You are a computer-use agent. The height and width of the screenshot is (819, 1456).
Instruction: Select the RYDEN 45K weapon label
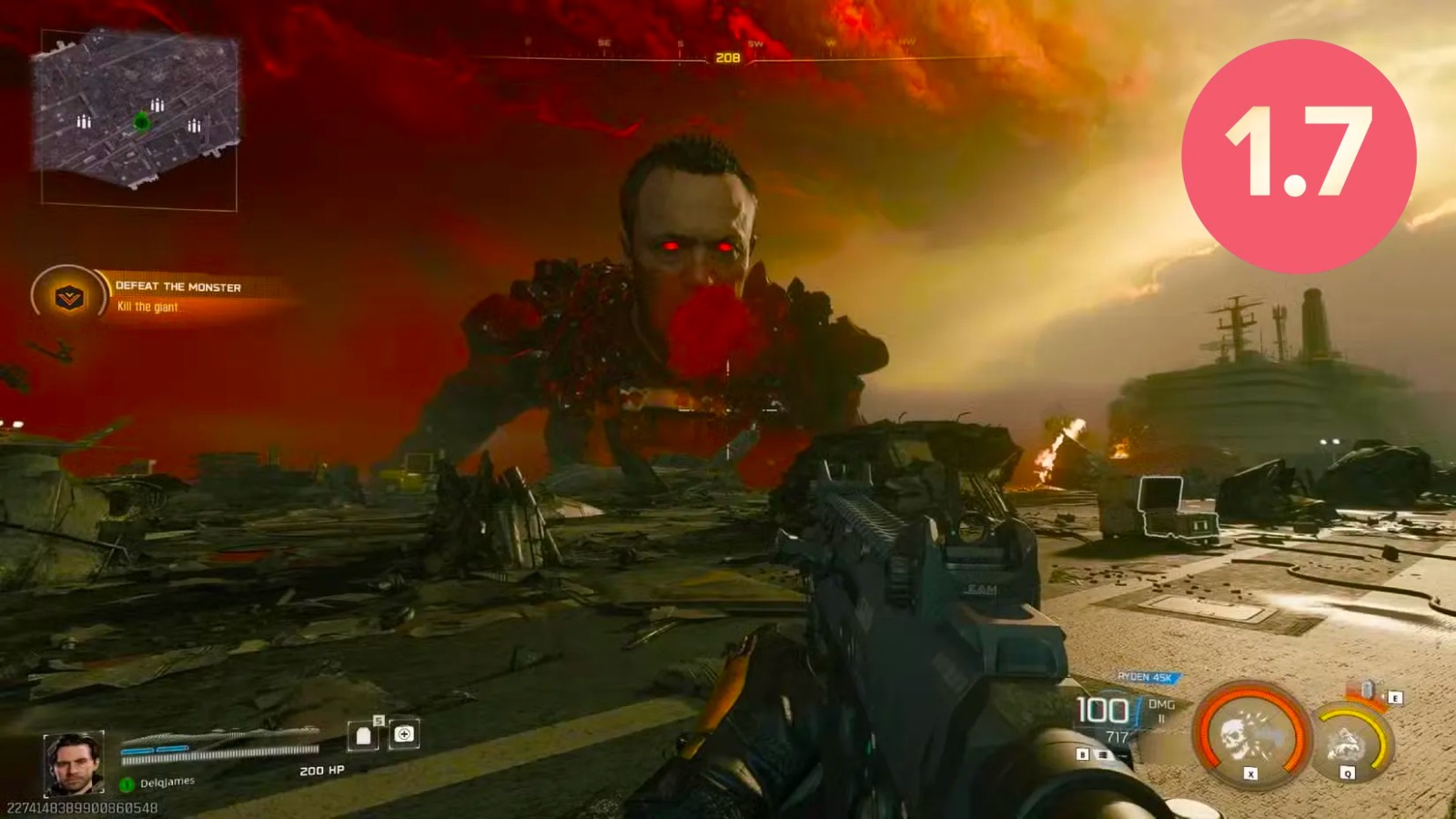click(x=1146, y=676)
